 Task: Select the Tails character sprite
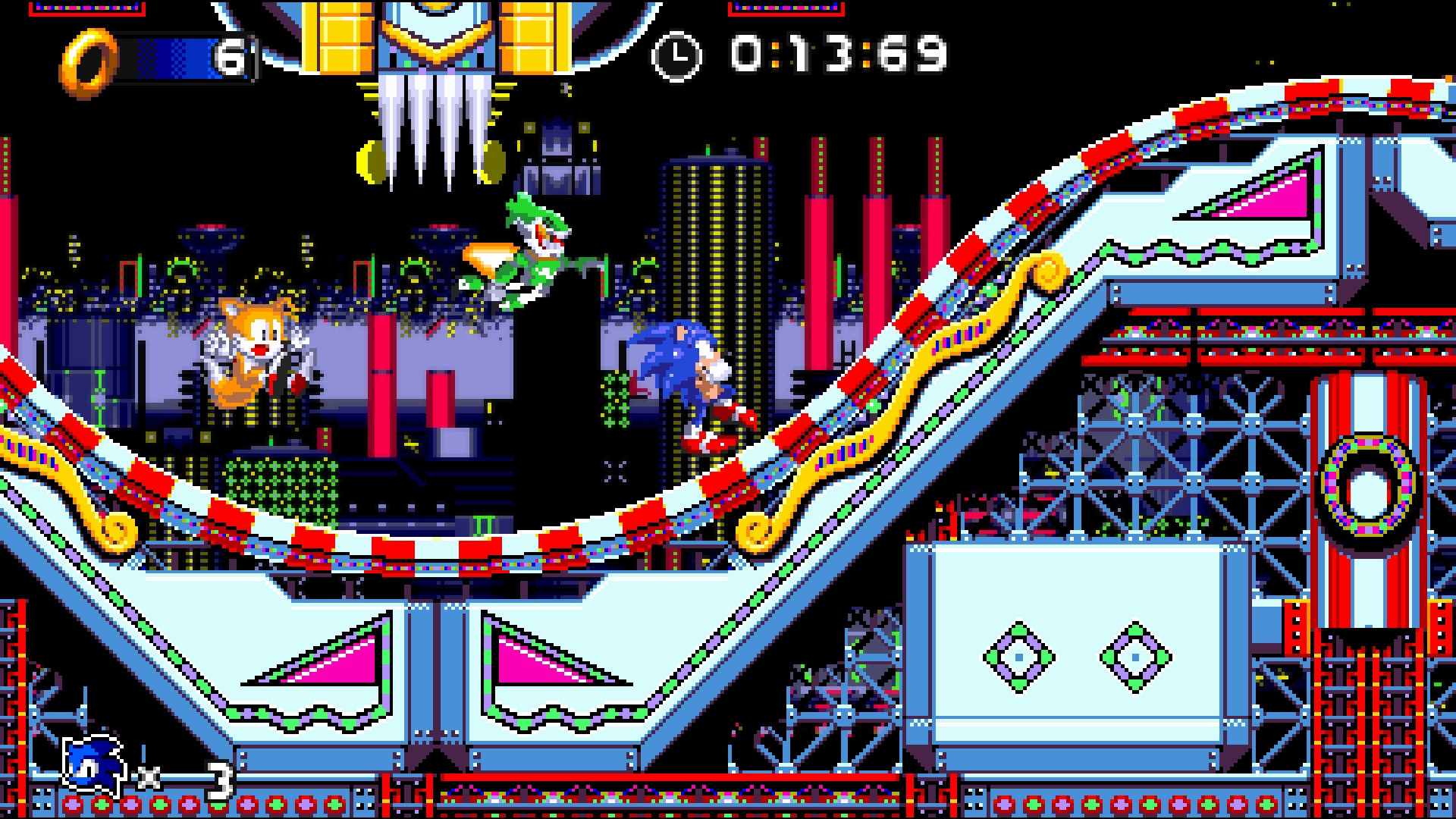tap(250, 356)
